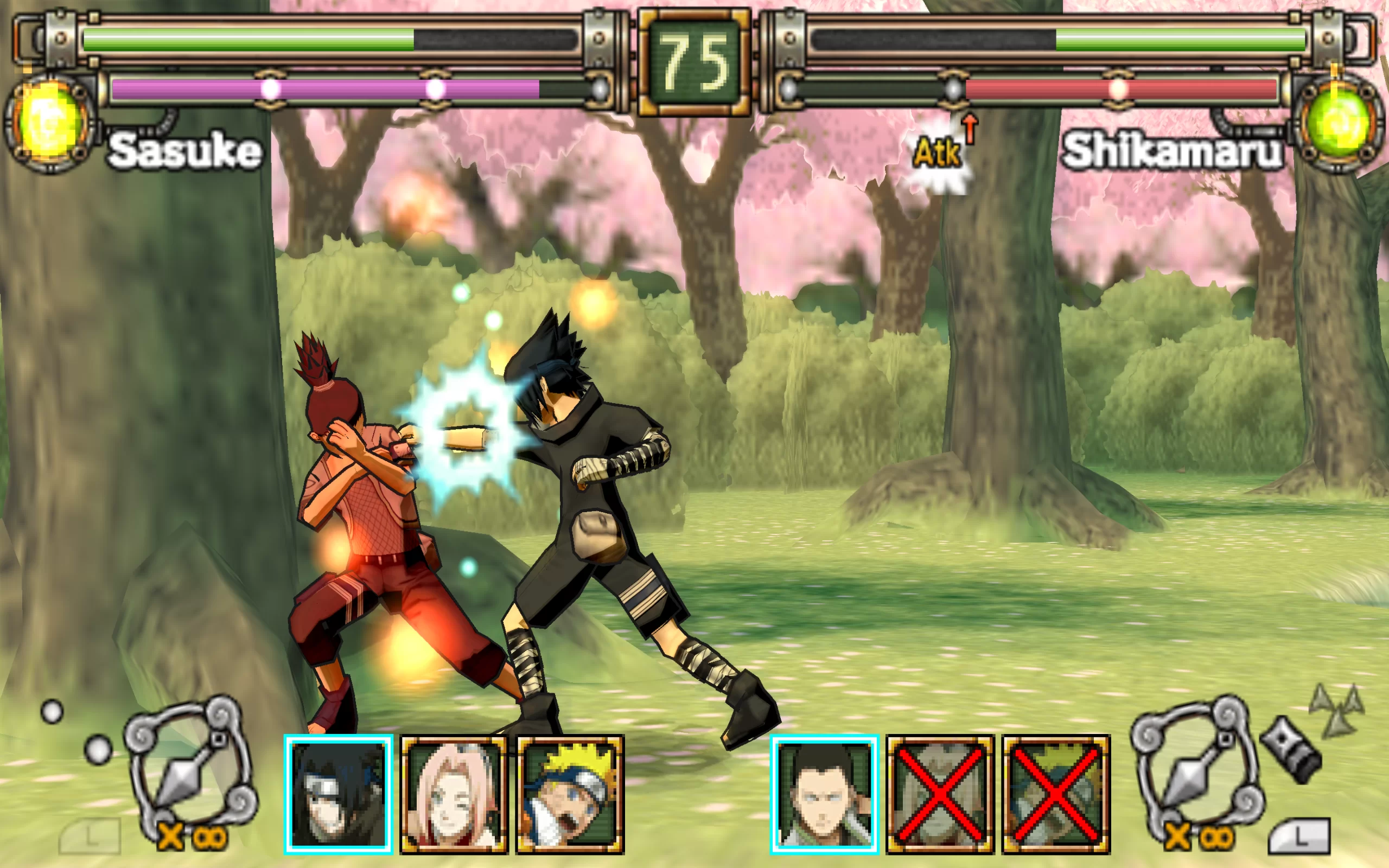Choose Naruto's team portrait

(x=570, y=794)
